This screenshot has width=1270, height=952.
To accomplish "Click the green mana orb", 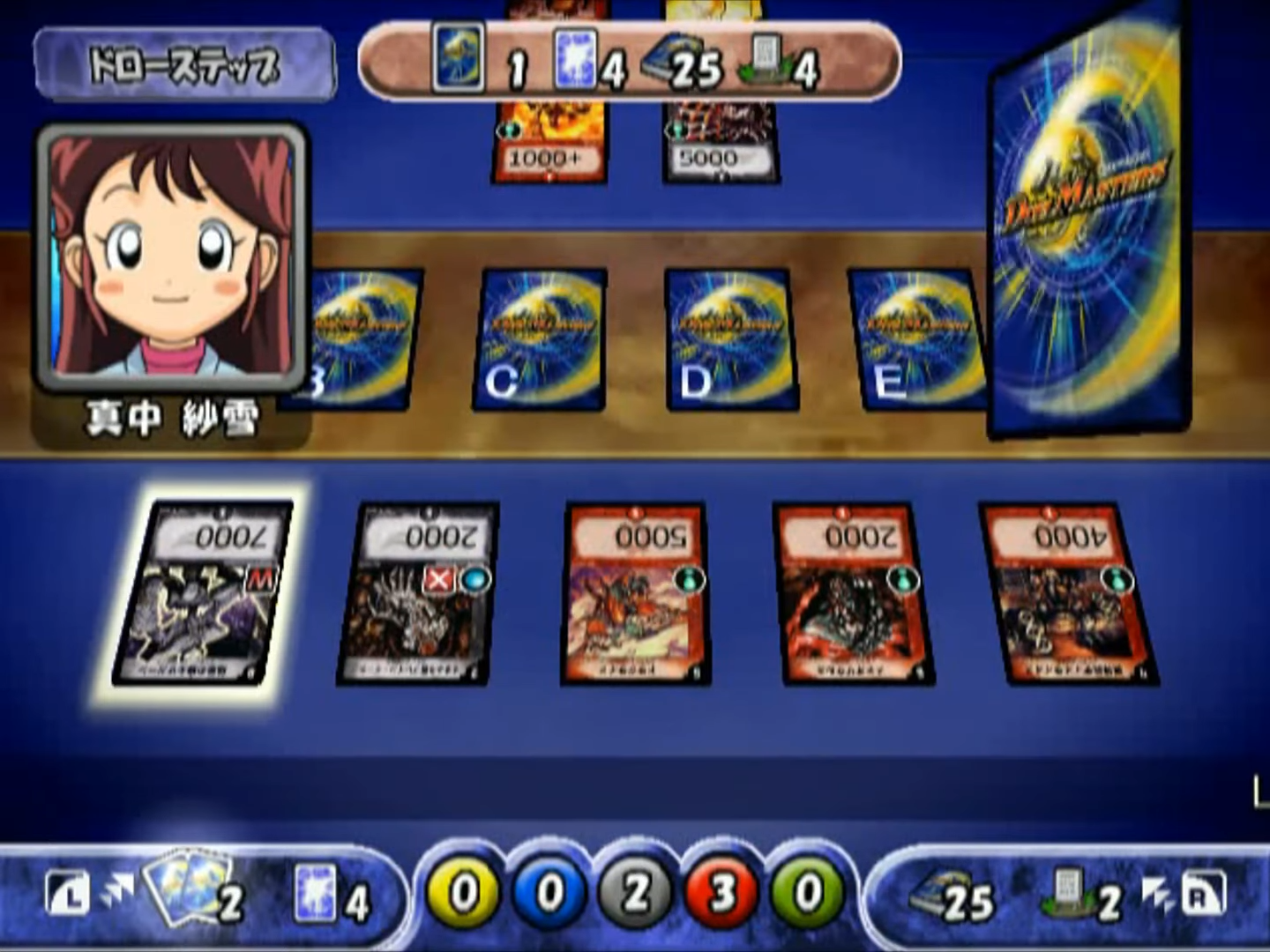I will 805,892.
